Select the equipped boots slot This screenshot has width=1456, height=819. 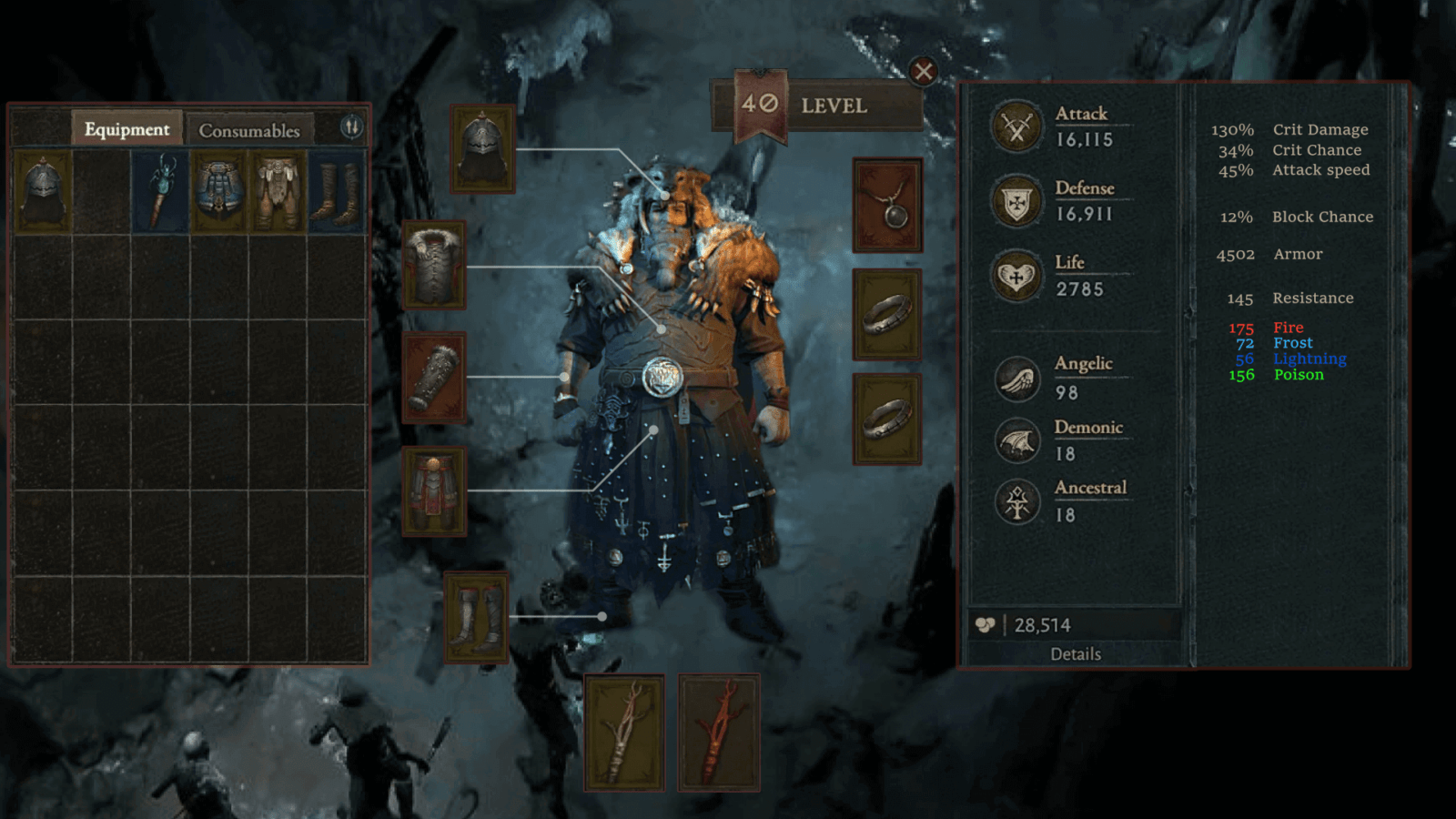(476, 617)
